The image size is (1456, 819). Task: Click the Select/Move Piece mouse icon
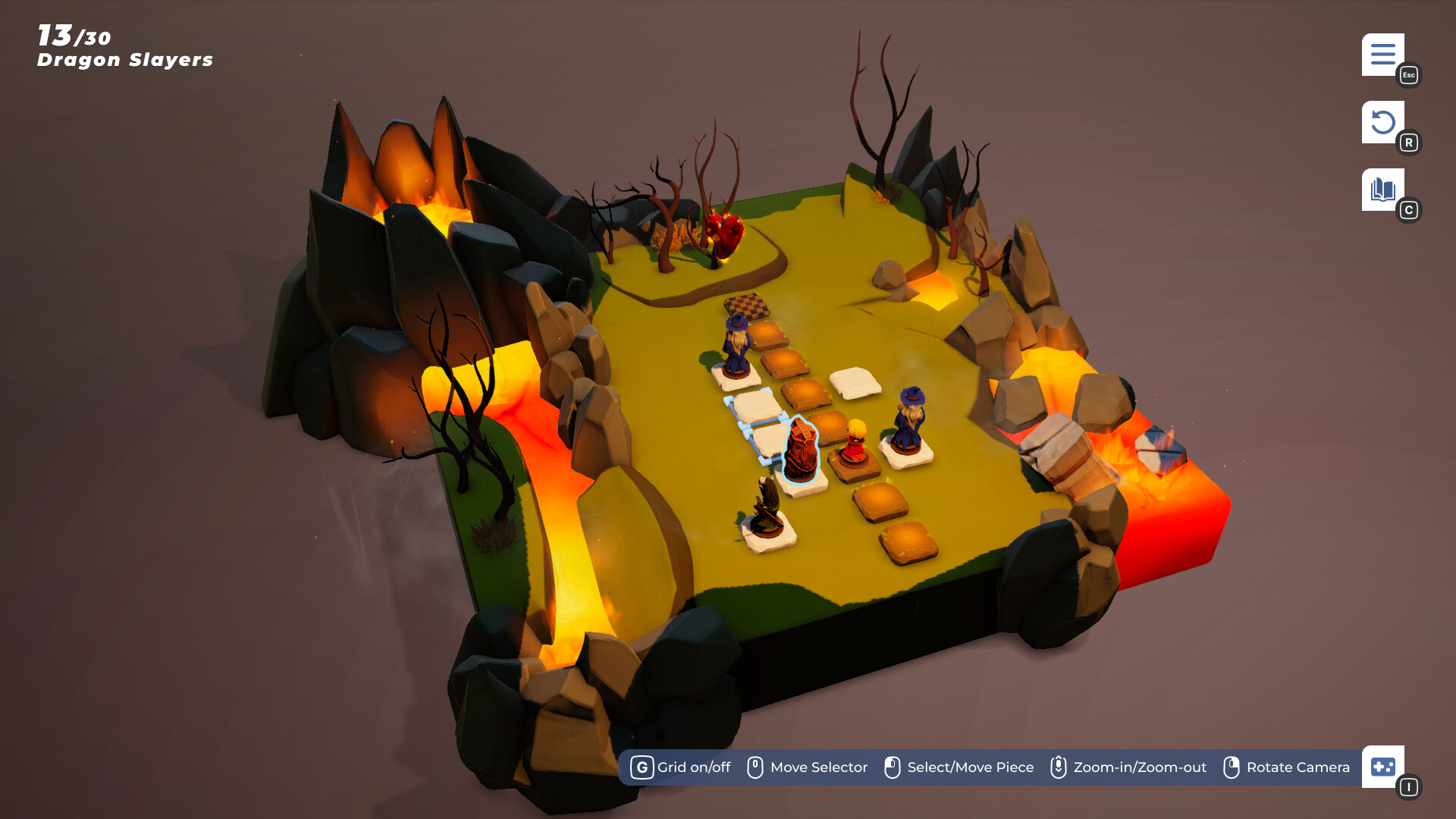coord(893,767)
